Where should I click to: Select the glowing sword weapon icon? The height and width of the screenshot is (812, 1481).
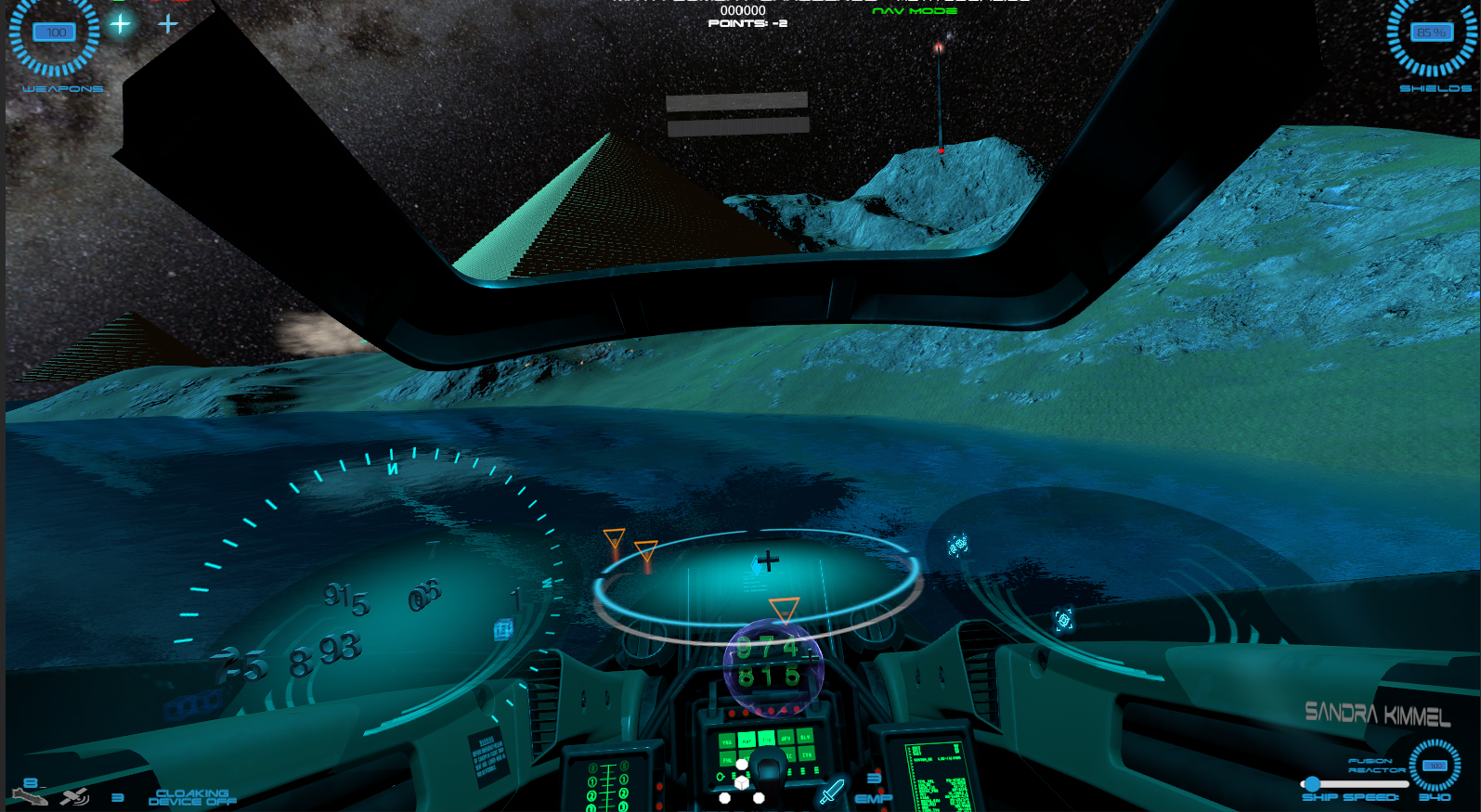831,792
